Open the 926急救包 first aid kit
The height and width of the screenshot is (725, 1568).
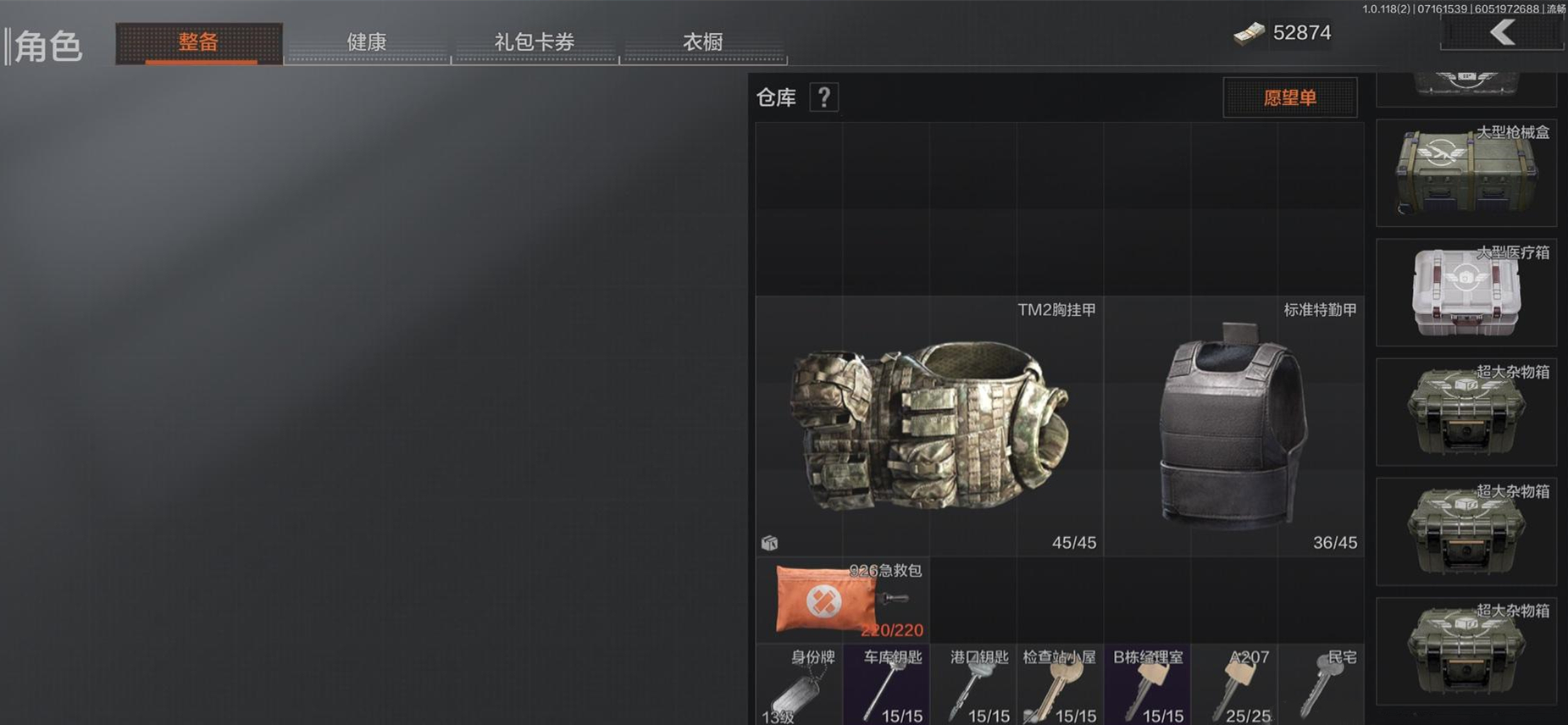[826, 601]
